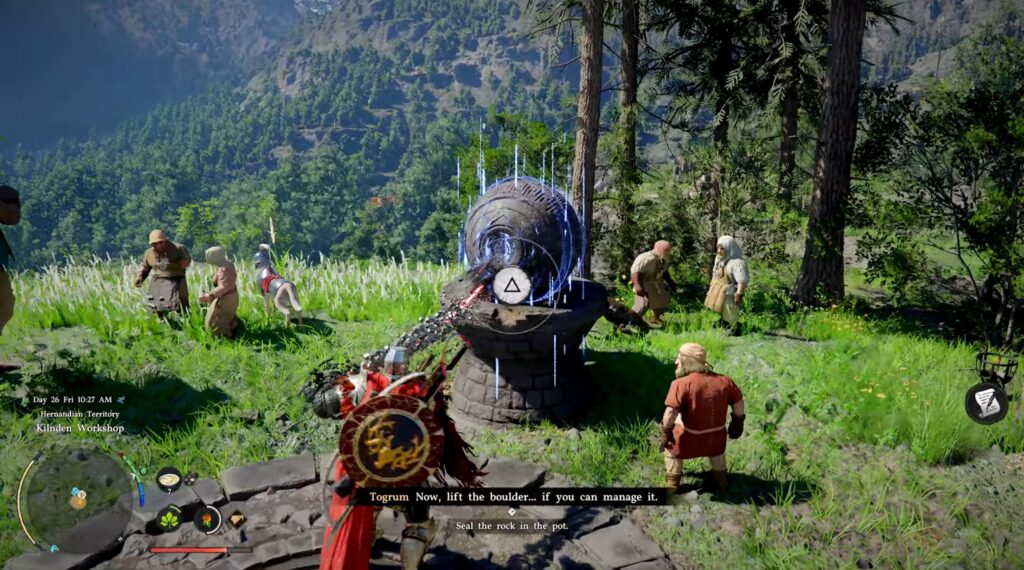Select the diamond-shaped item icon
This screenshot has height=570, width=1024.
click(x=237, y=519)
